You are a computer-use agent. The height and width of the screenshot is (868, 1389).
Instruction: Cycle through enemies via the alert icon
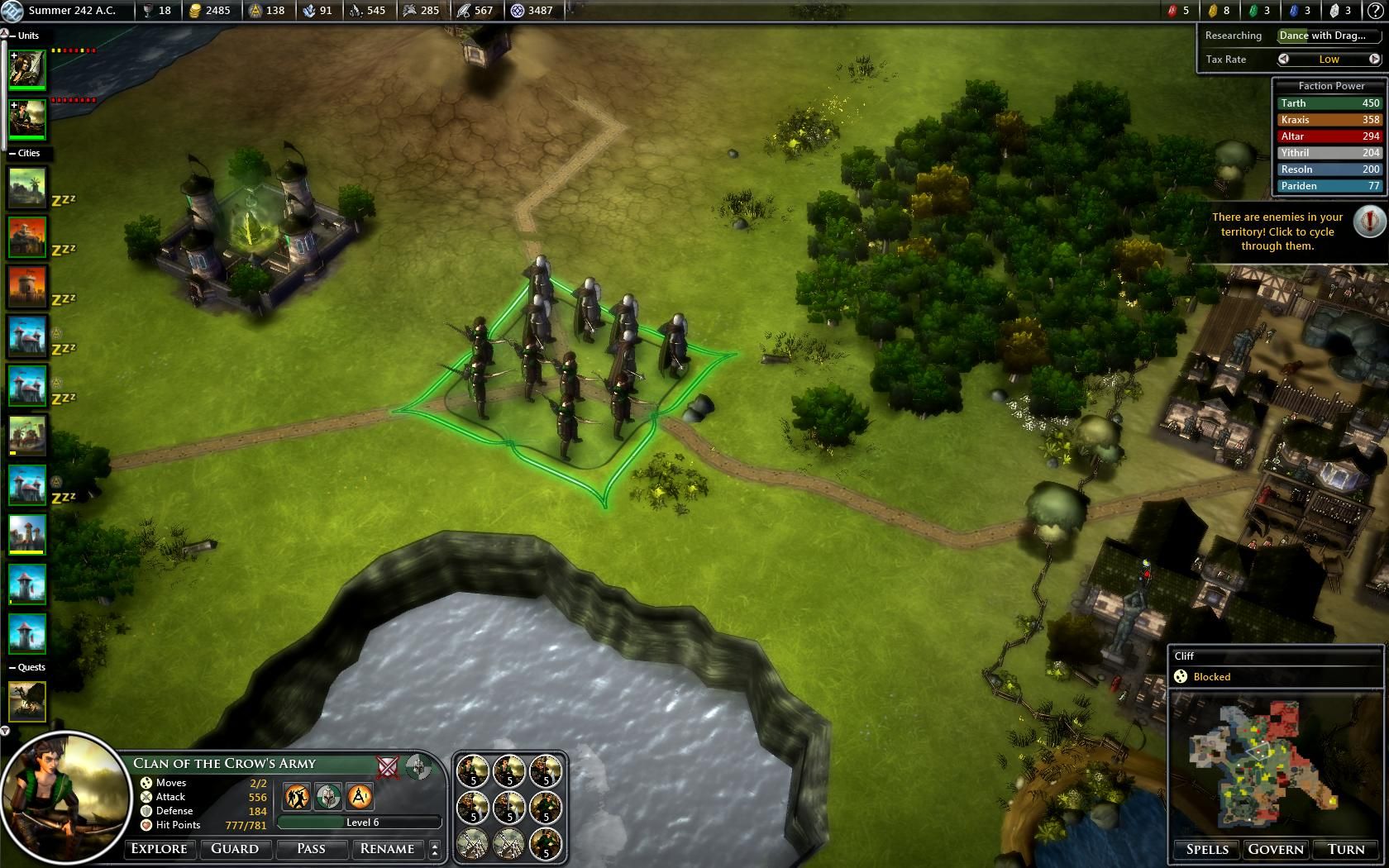(1369, 222)
